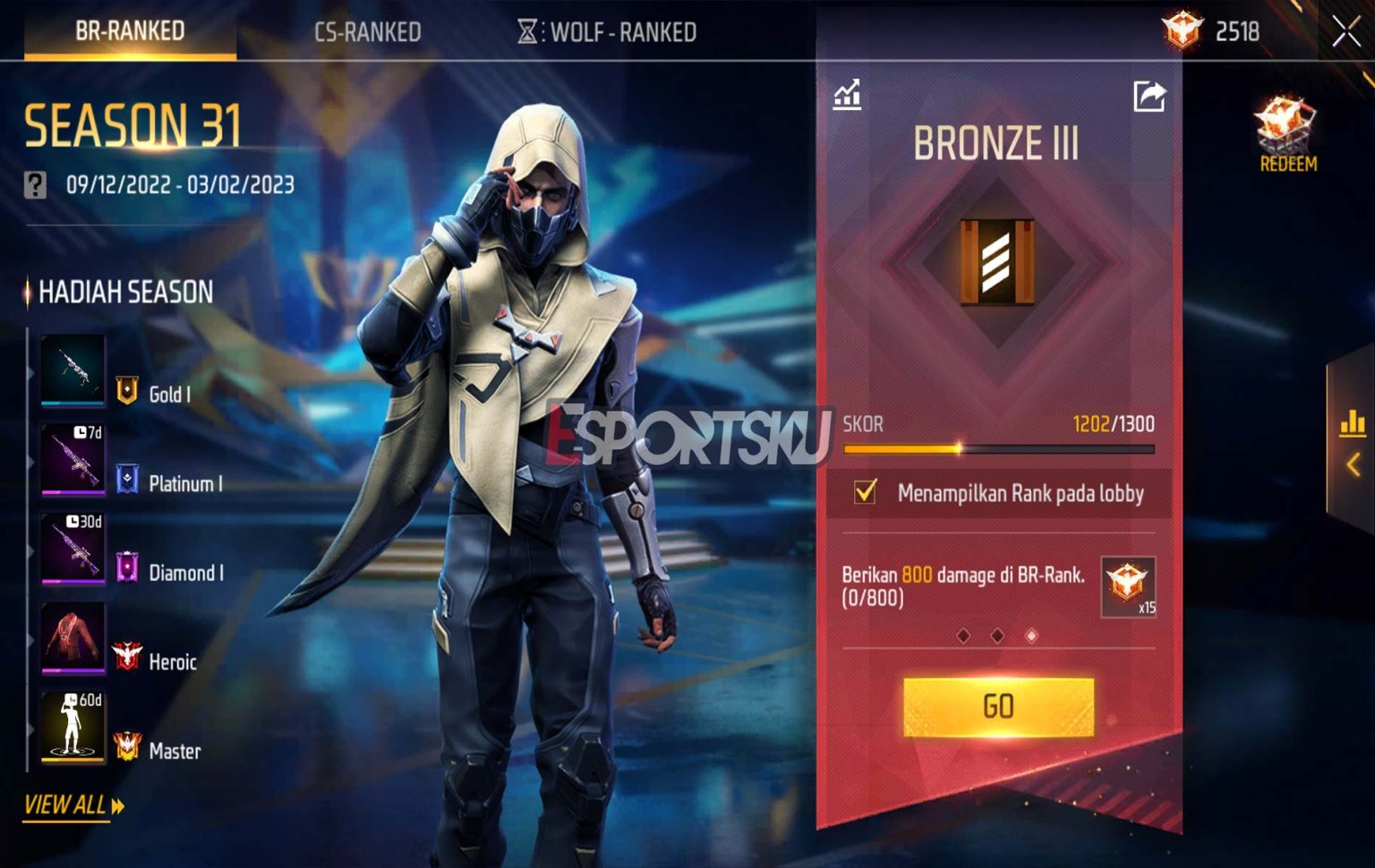Click the yellow GO button
1375x868 pixels.
tap(998, 707)
